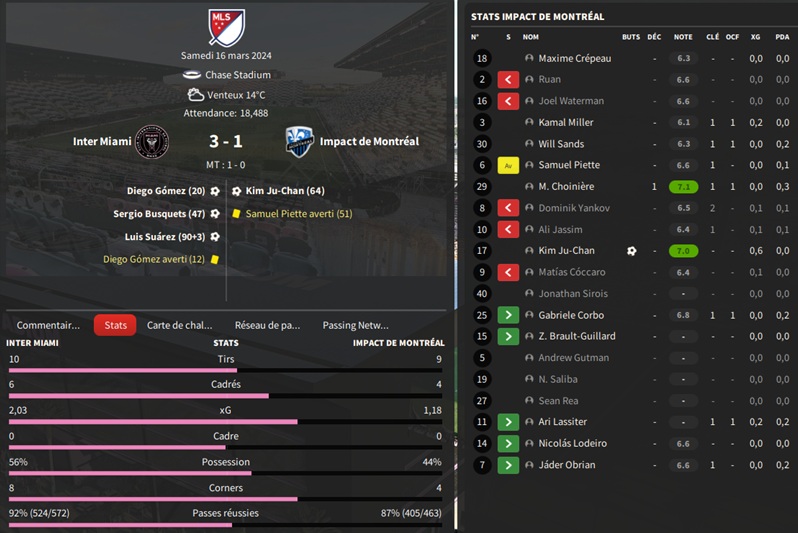Viewport: 798px width, 533px height.
Task: Select the Stats tab
Action: tap(115, 325)
